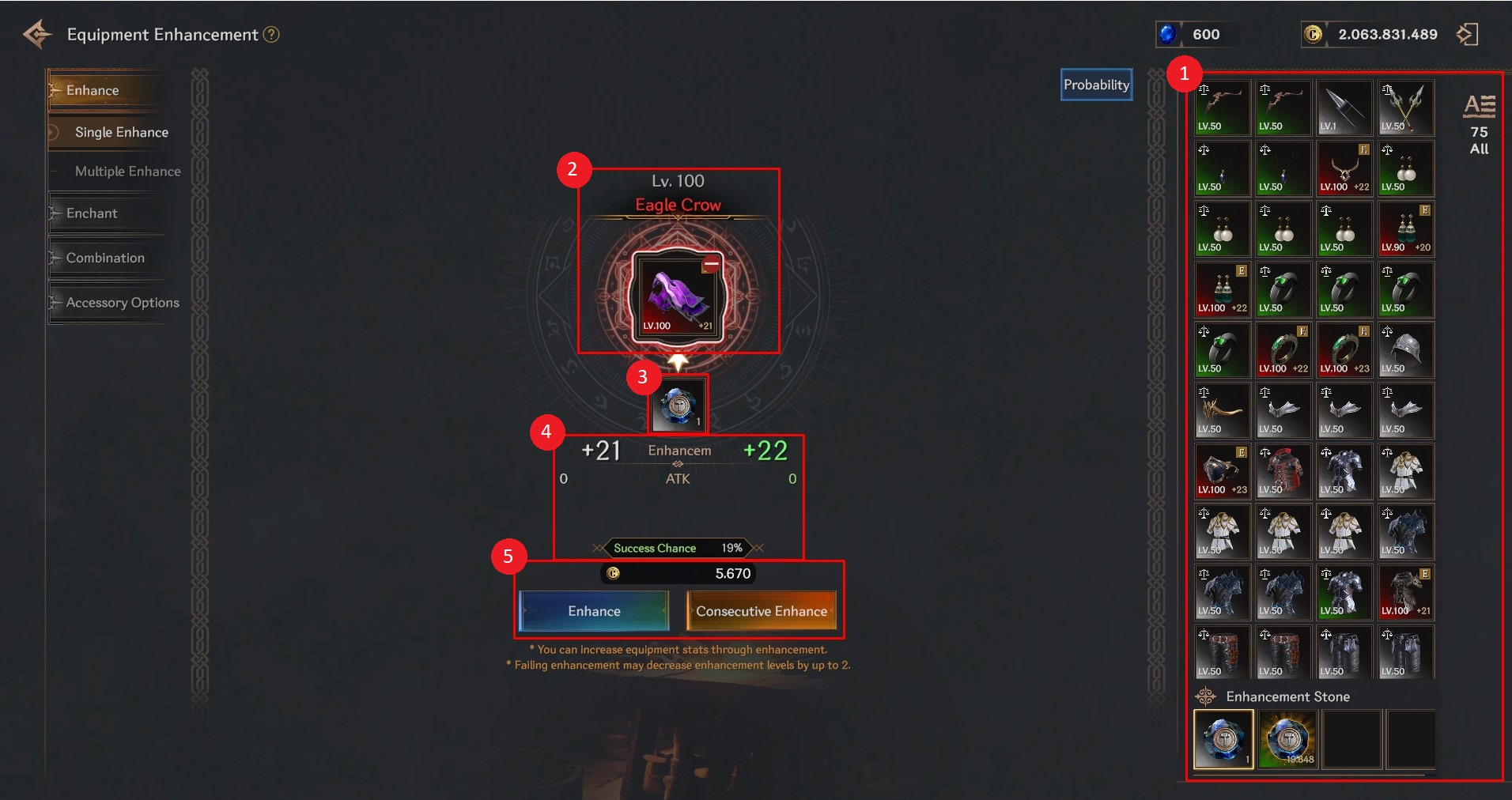The height and width of the screenshot is (800, 1512).
Task: Choose the LV.50 crossed axes weapon
Action: click(x=1406, y=108)
